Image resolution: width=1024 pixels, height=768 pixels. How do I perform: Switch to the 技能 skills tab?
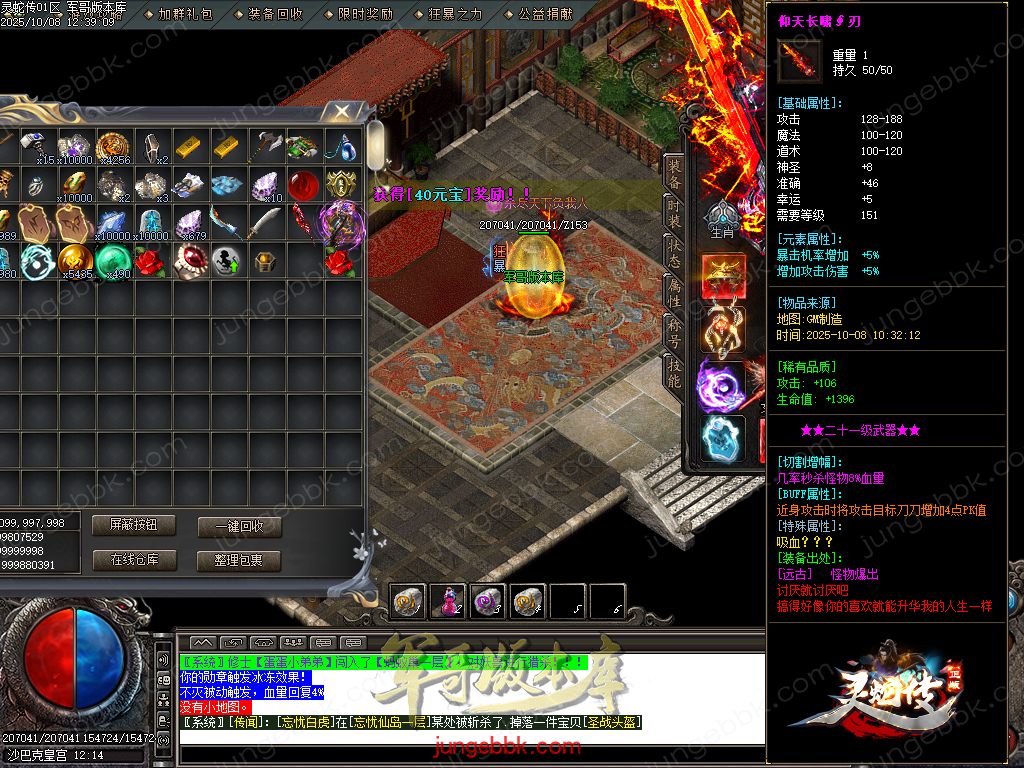tap(675, 372)
